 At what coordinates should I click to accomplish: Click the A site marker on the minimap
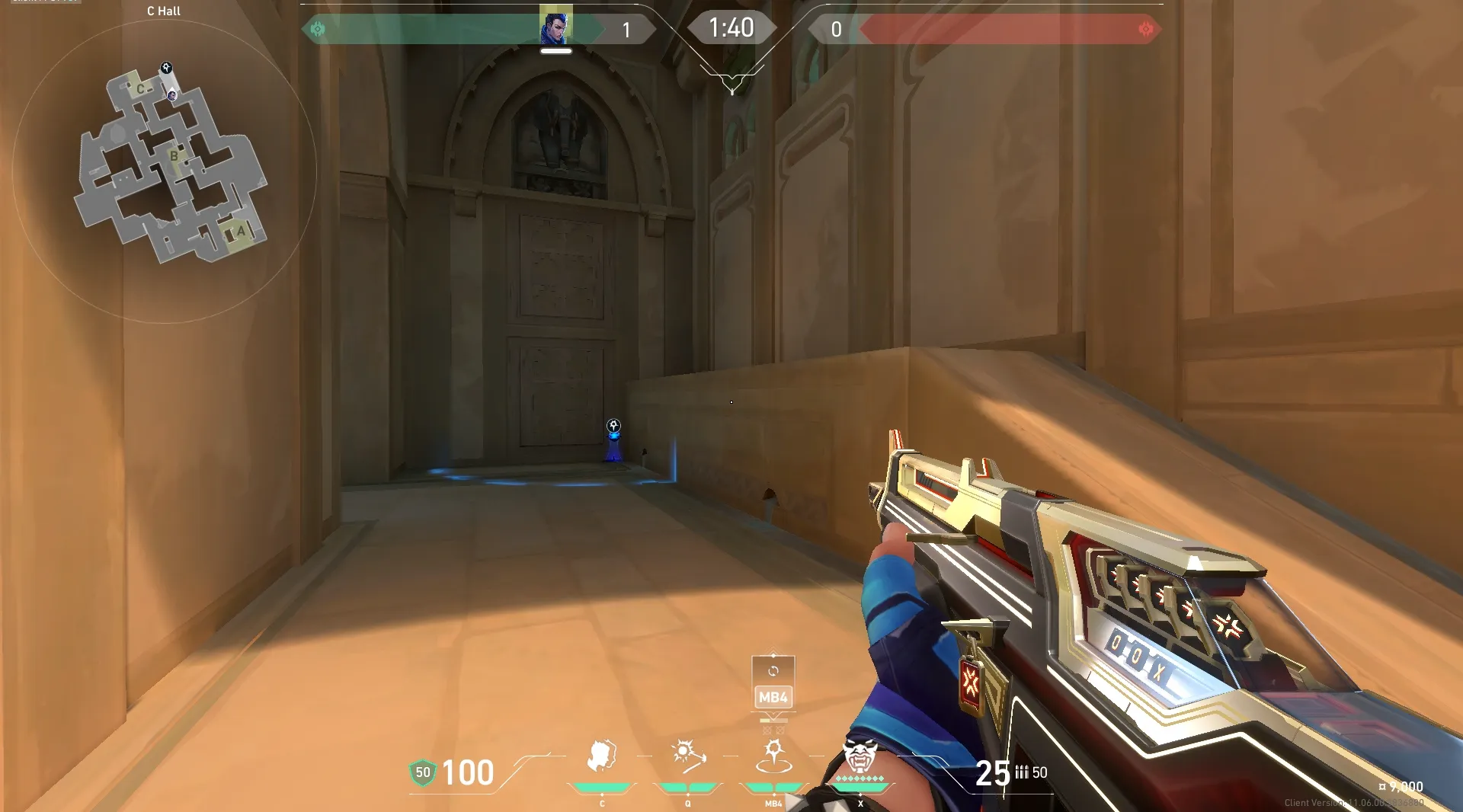[241, 232]
